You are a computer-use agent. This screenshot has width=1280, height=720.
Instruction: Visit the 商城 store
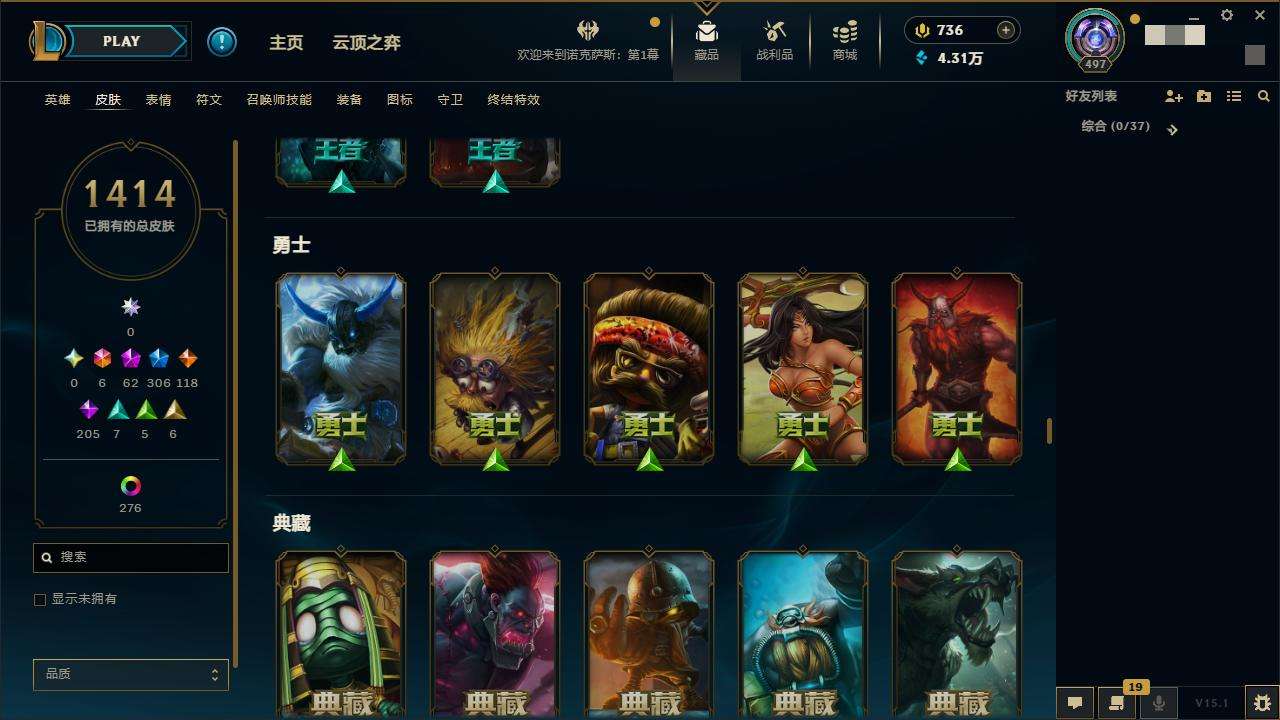click(x=845, y=42)
